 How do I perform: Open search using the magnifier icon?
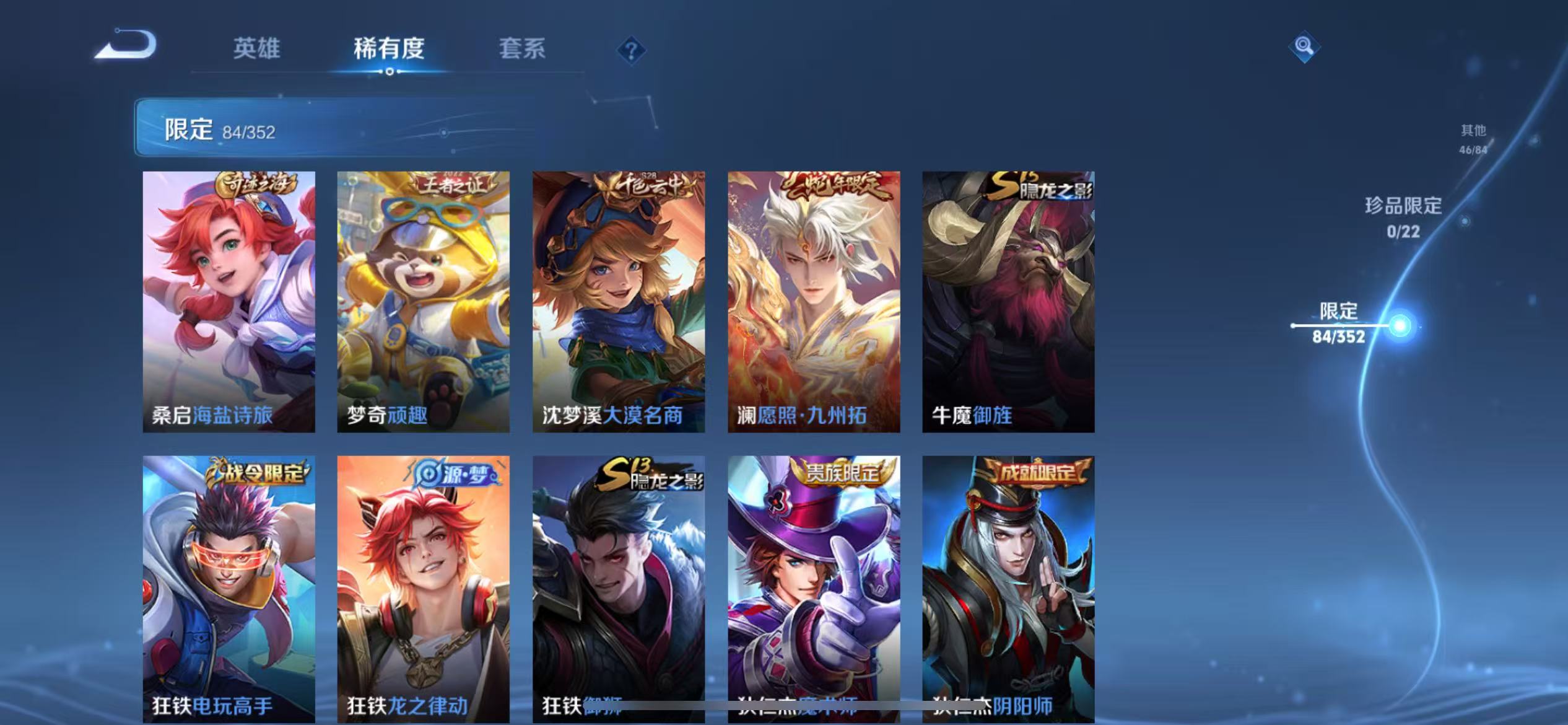point(1304,47)
